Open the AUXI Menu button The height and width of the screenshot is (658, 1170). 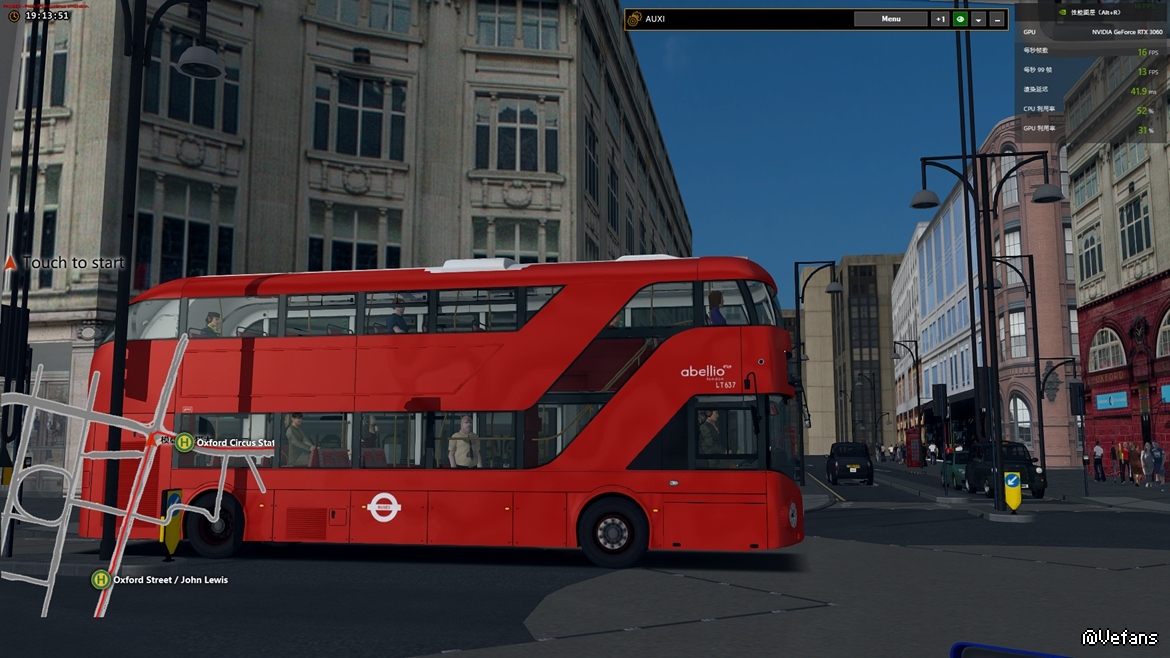pyautogui.click(x=890, y=19)
